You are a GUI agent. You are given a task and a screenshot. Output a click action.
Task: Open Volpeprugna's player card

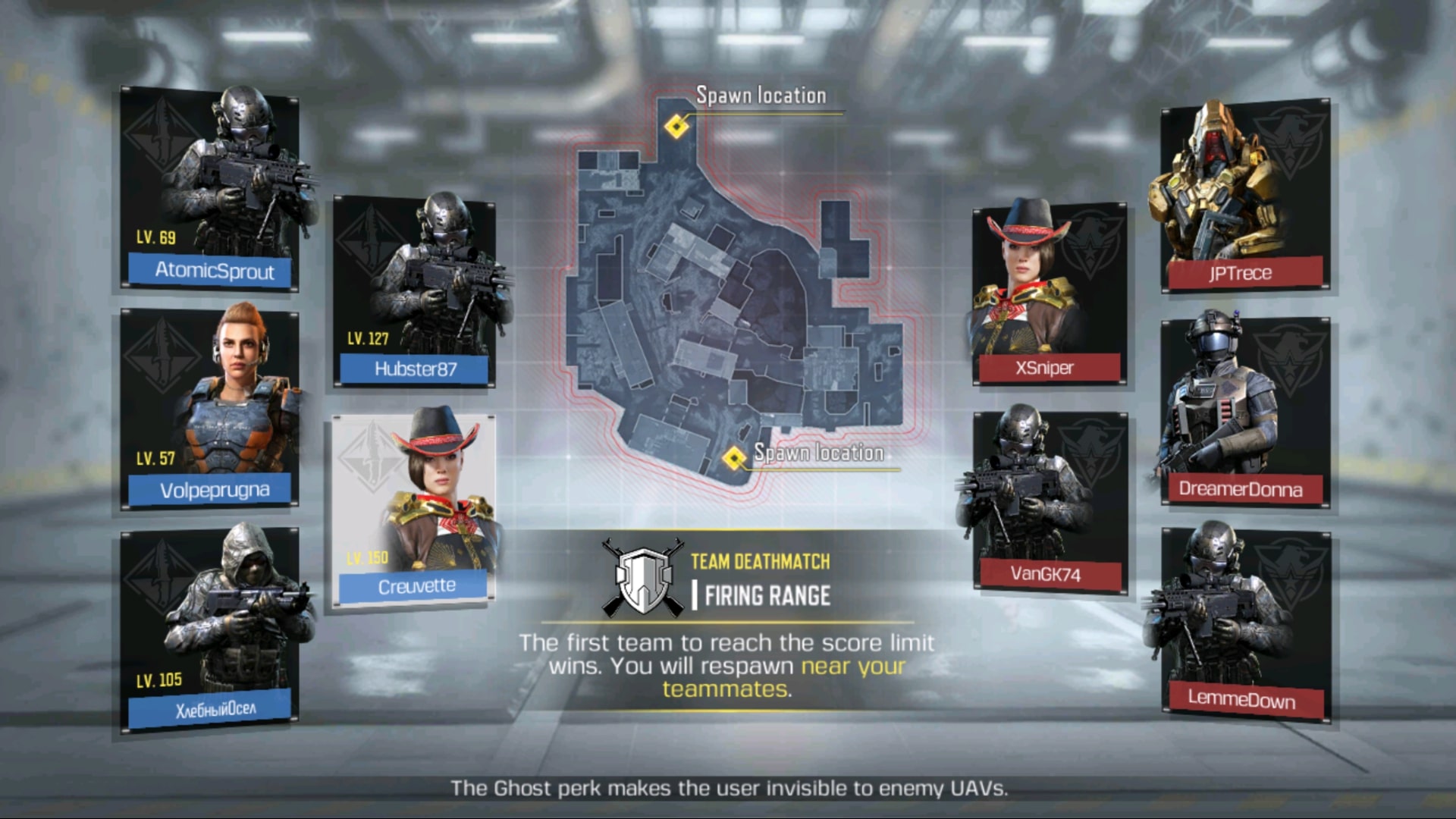click(x=209, y=408)
